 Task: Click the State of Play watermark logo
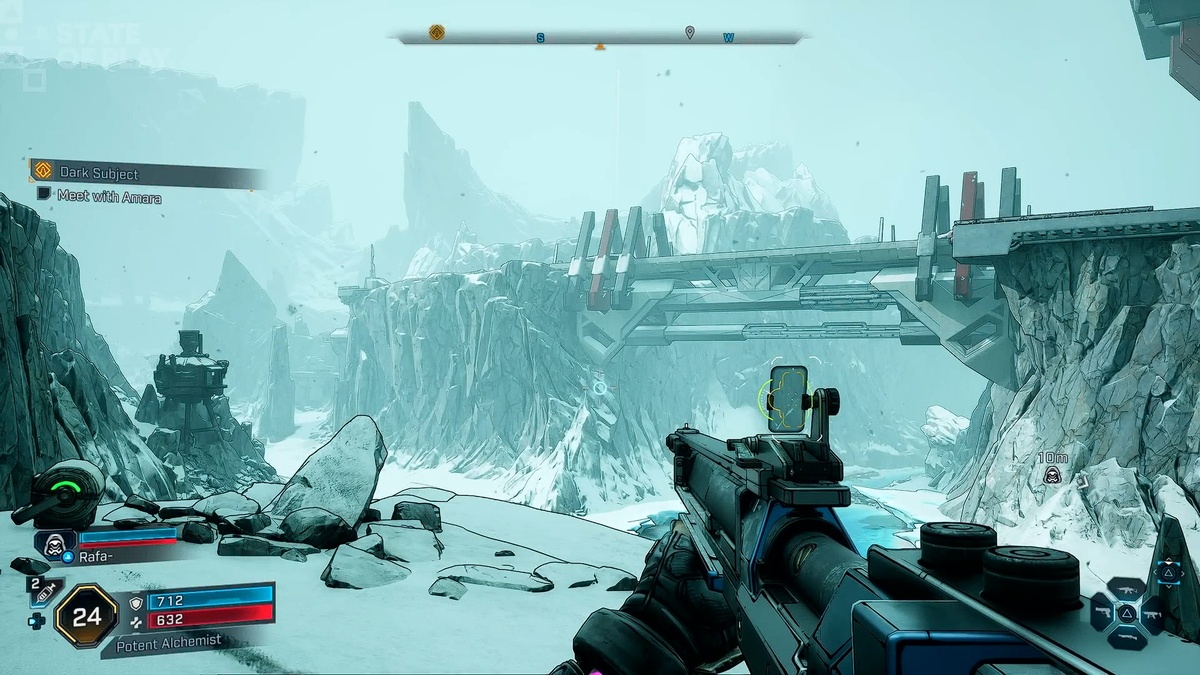click(x=110, y=45)
